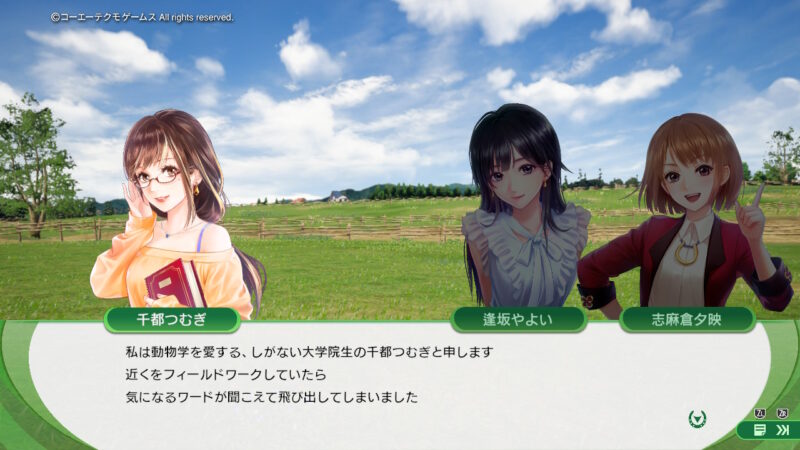
Task: Skip dialogue with the fast-forward icon
Action: click(x=782, y=430)
